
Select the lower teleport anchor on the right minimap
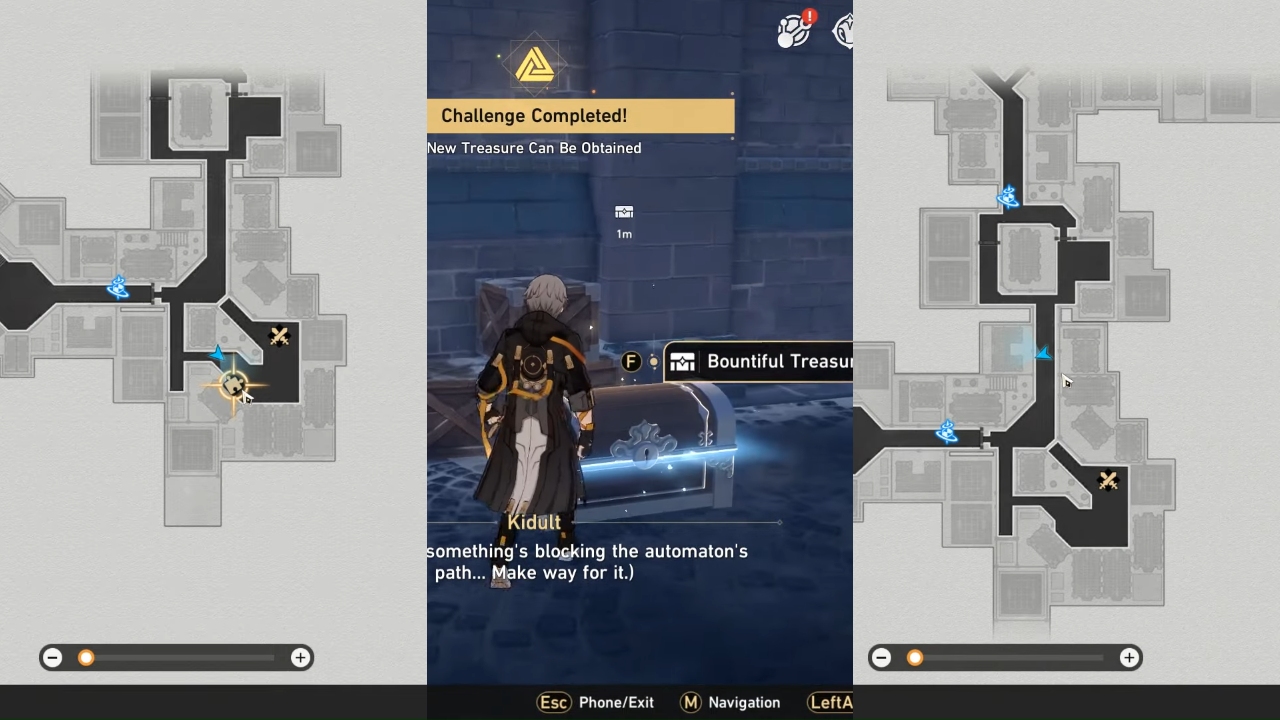coord(945,432)
